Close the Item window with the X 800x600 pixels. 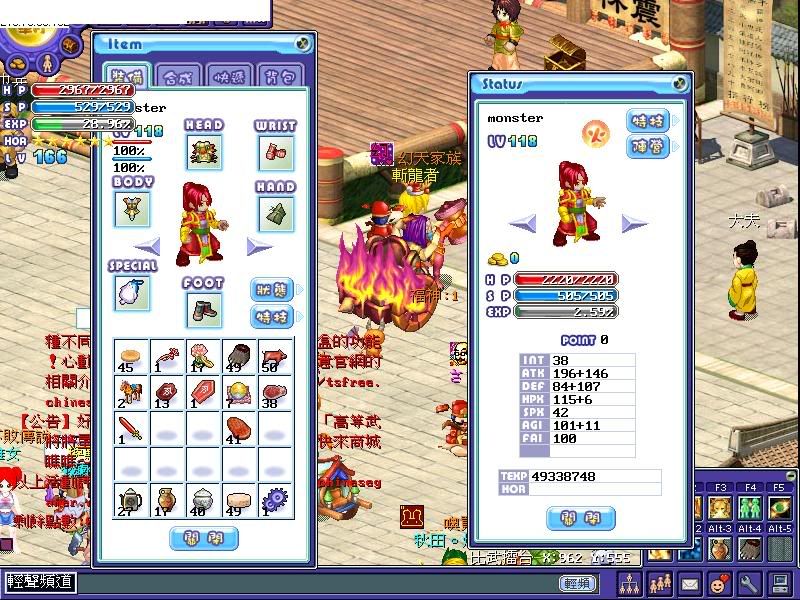(x=303, y=44)
